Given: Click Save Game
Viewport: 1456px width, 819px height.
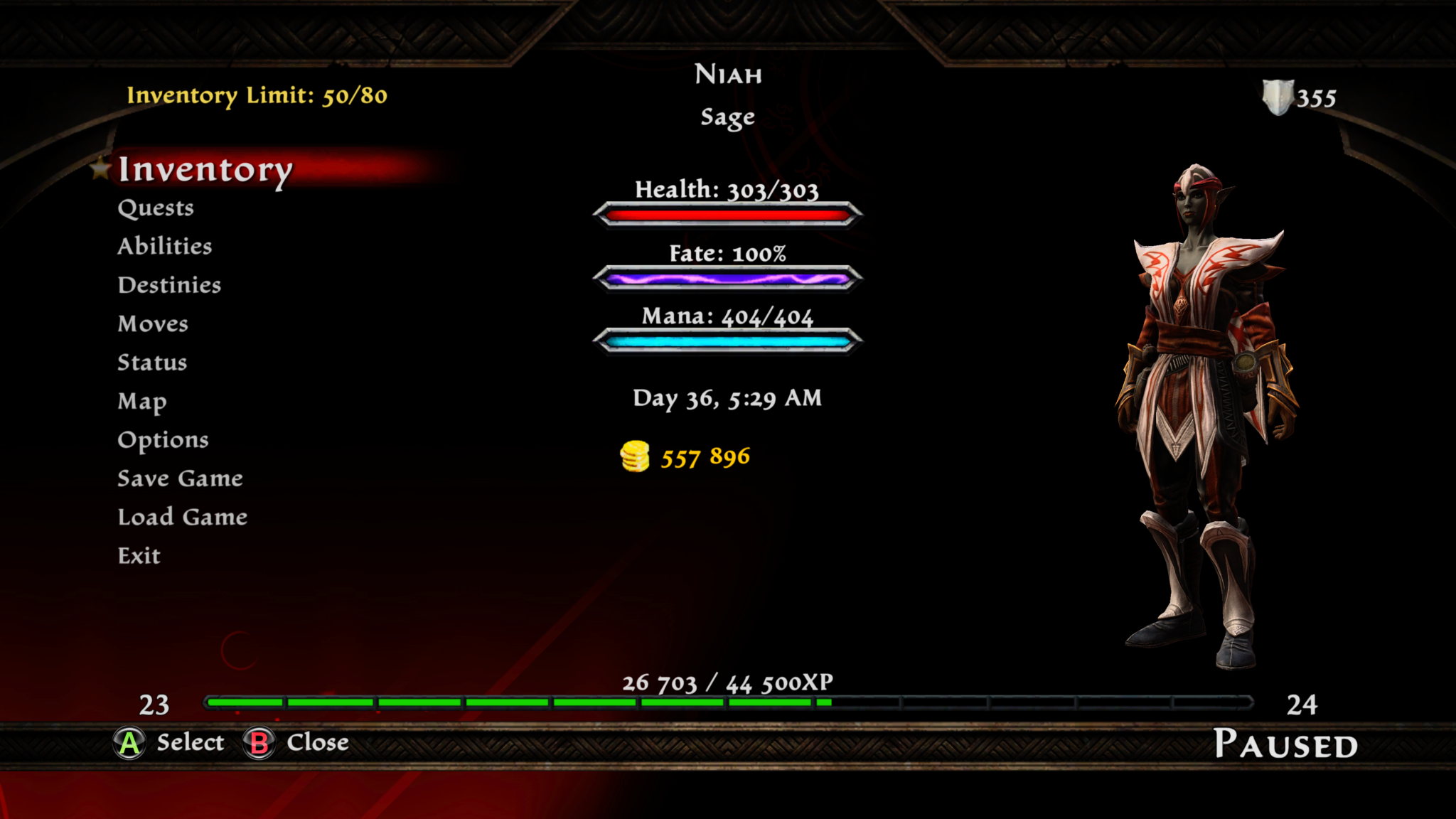Looking at the screenshot, I should pos(180,478).
